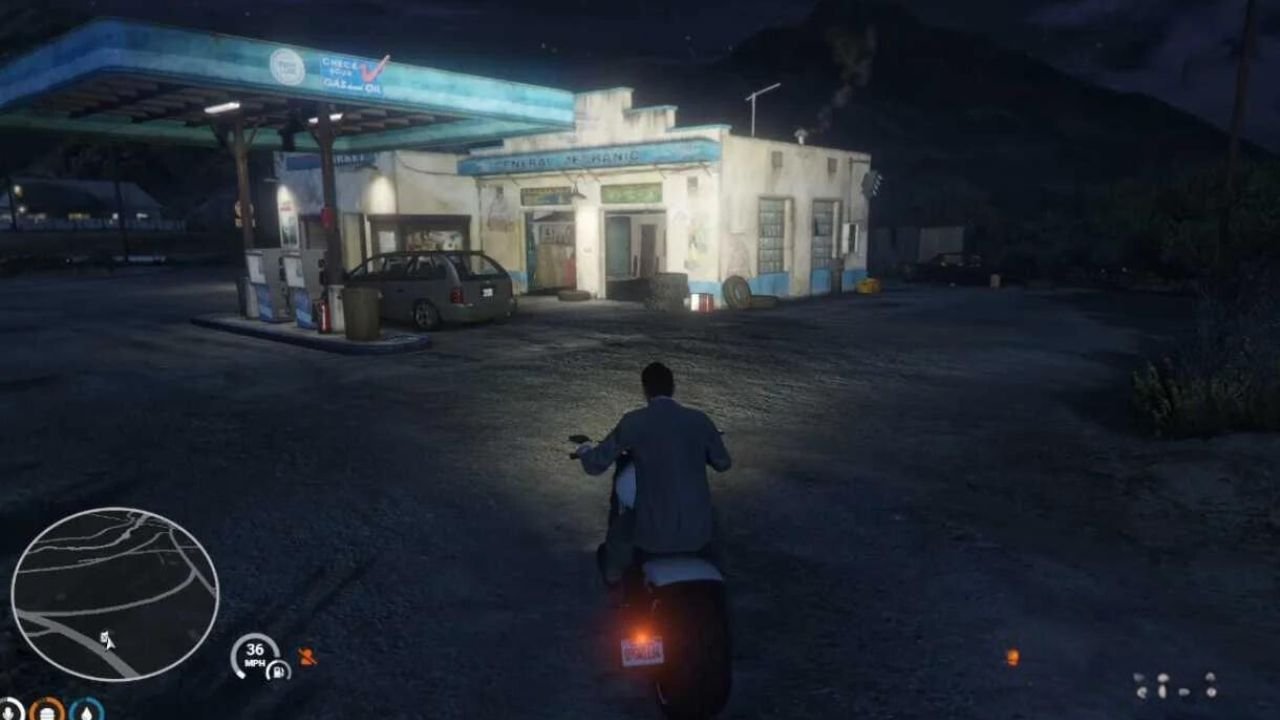This screenshot has height=720, width=1280.
Task: Select the fuel pump gauge icon
Action: pos(277,670)
